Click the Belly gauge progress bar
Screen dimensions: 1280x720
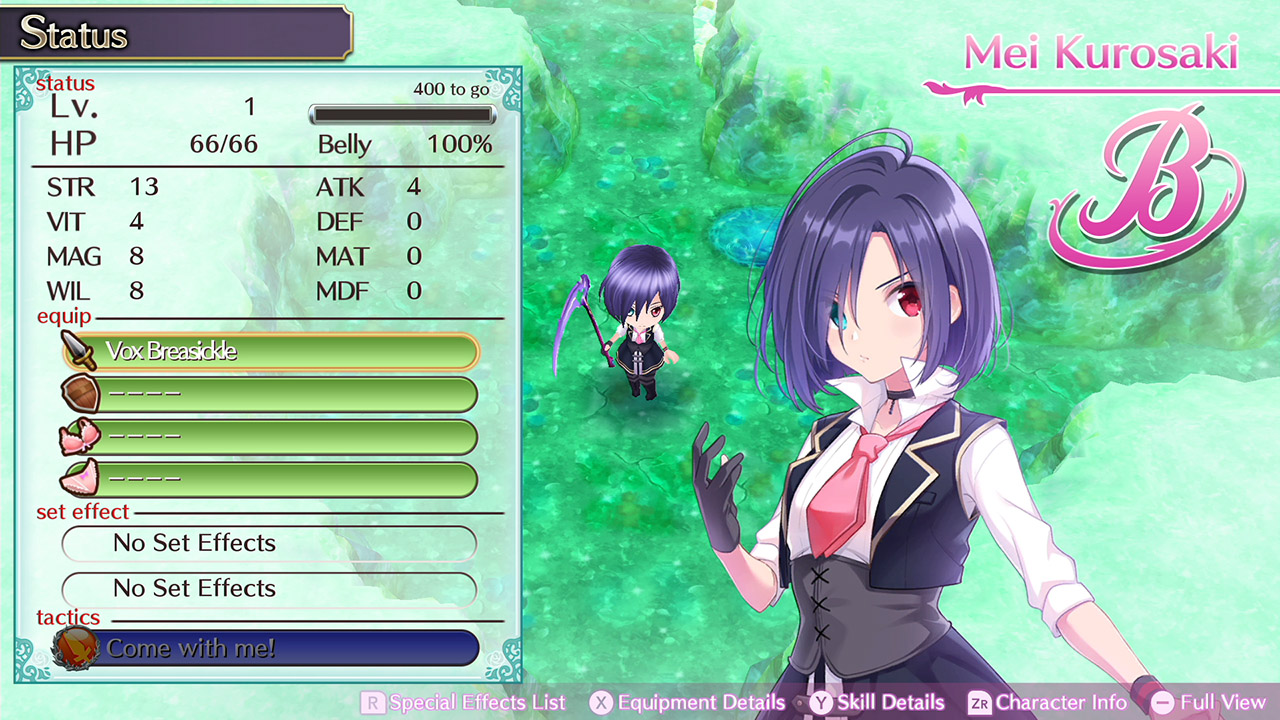tap(402, 114)
